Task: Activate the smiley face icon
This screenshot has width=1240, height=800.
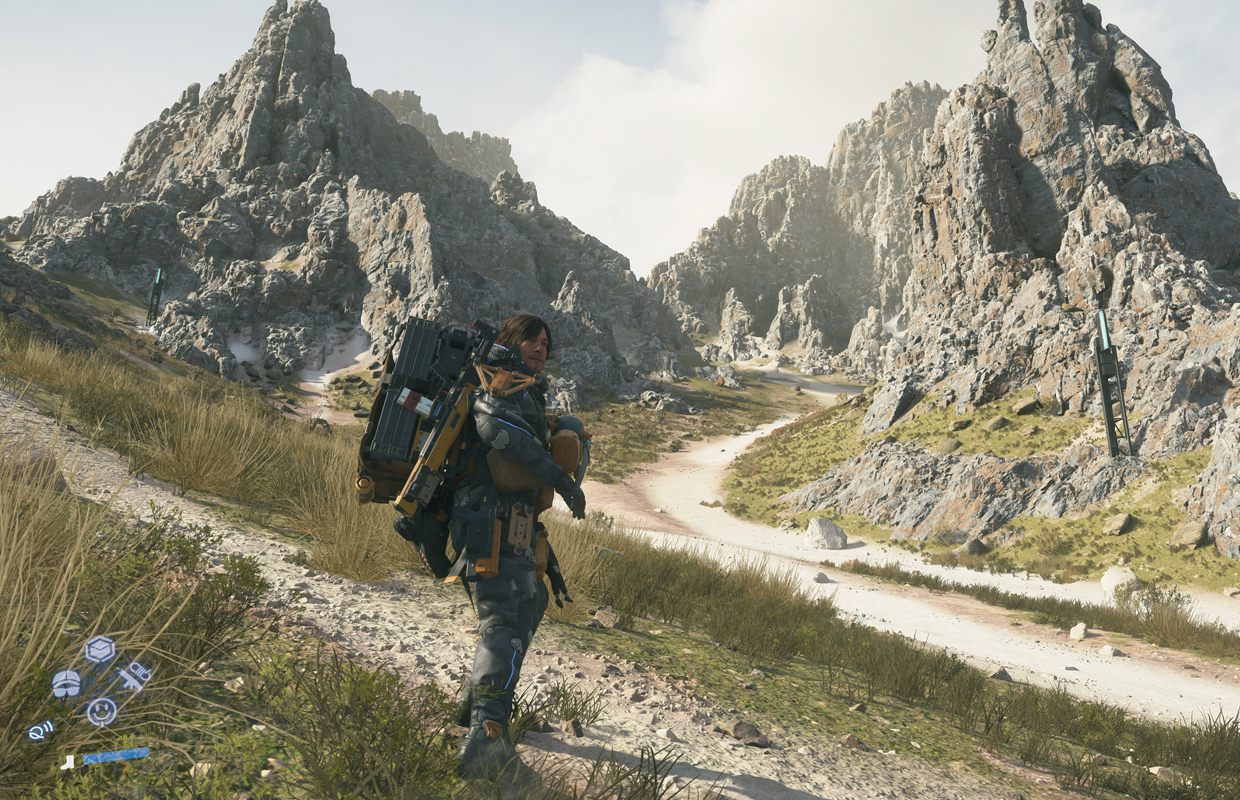Action: (x=101, y=711)
